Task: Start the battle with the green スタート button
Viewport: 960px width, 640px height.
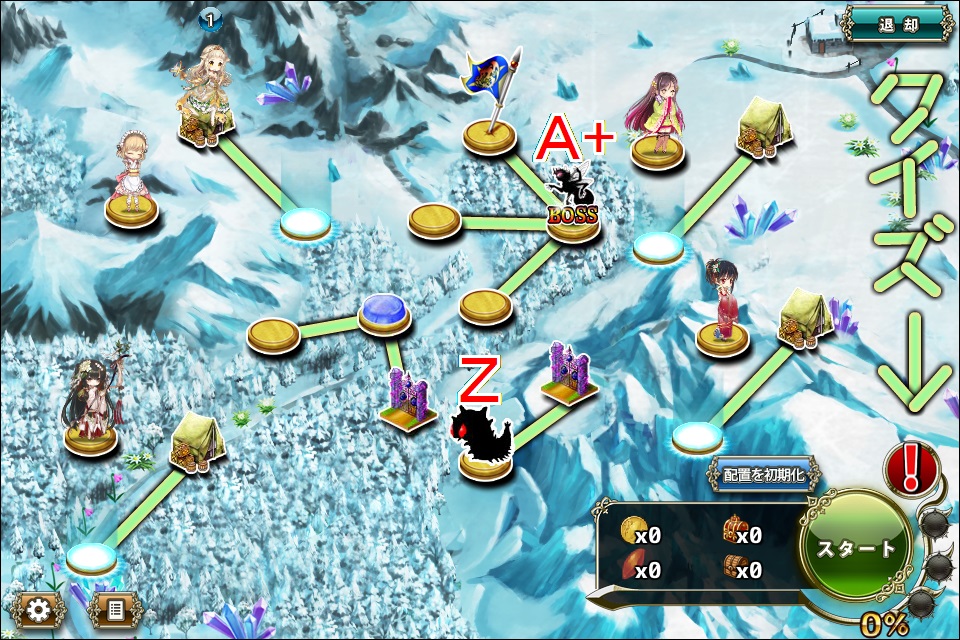Action: pyautogui.click(x=856, y=548)
